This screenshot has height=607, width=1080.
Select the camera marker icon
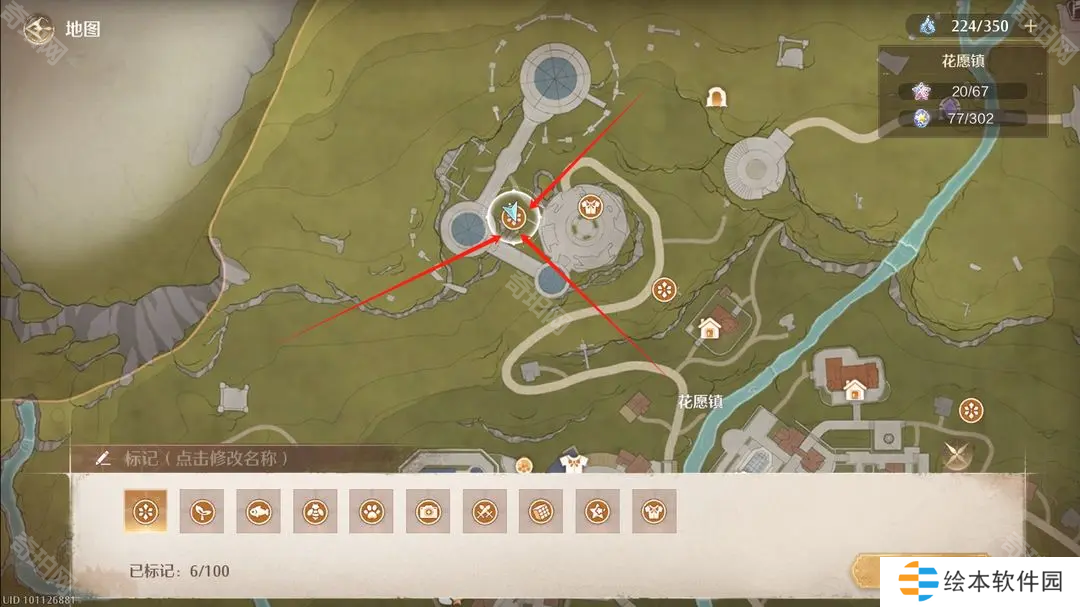tap(428, 511)
